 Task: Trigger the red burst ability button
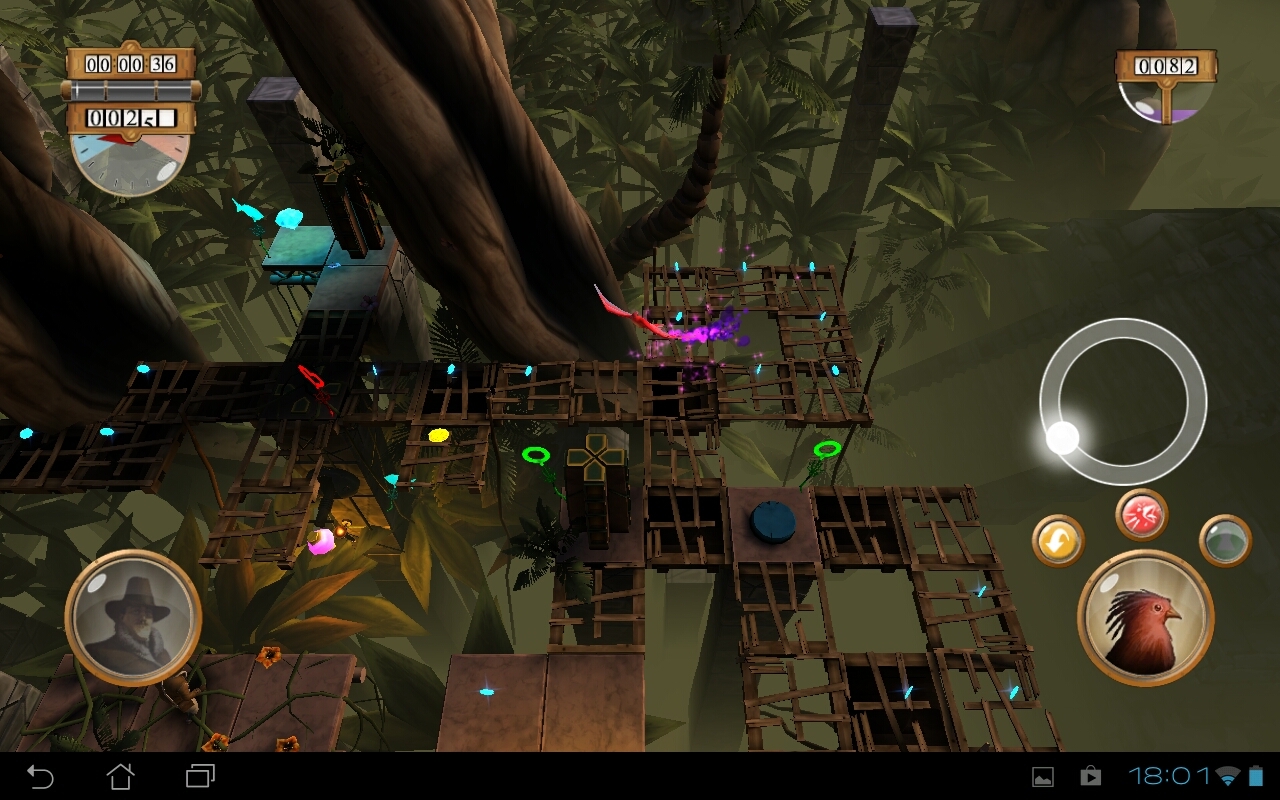coord(1142,515)
